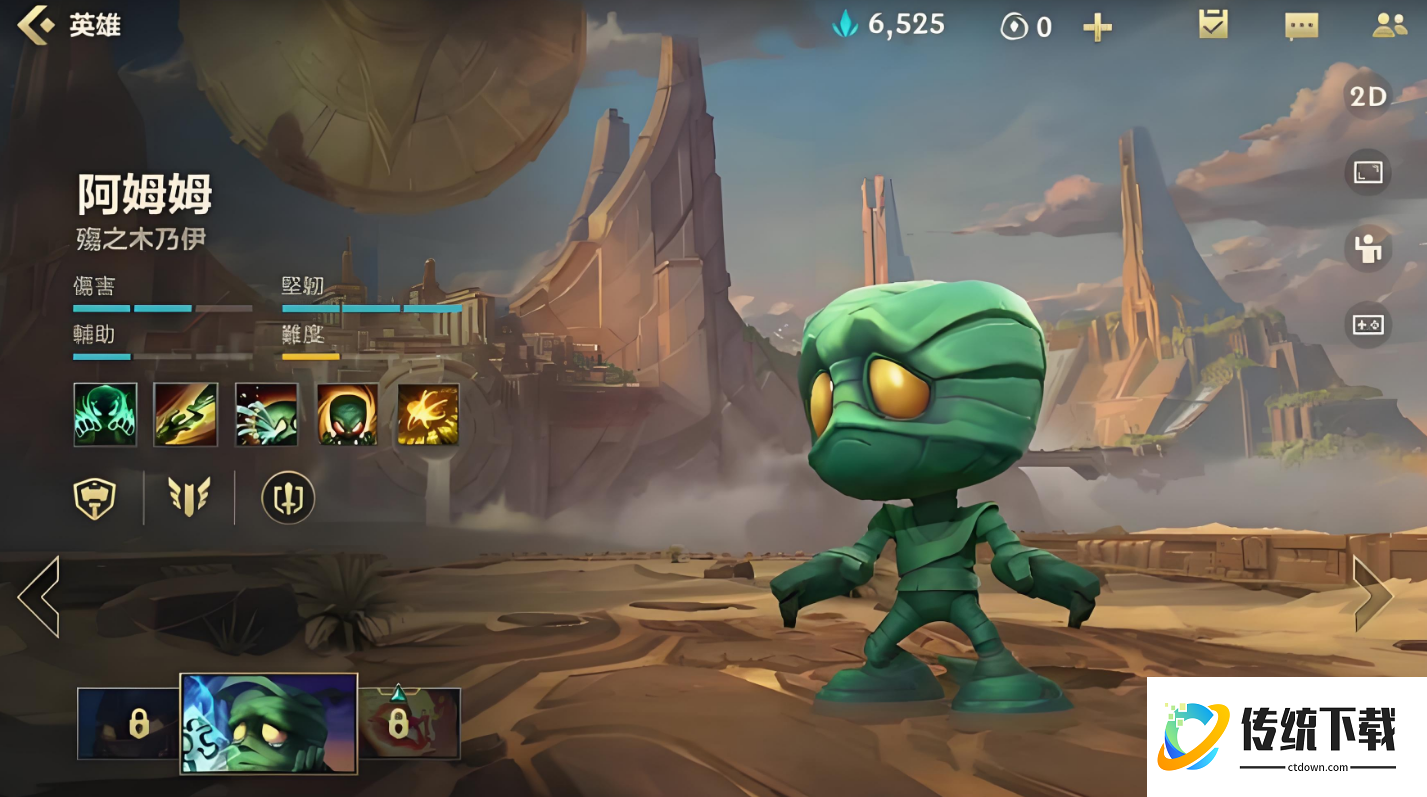Enter fullscreen model view
Screen dimensions: 1427x797
(x=1367, y=172)
